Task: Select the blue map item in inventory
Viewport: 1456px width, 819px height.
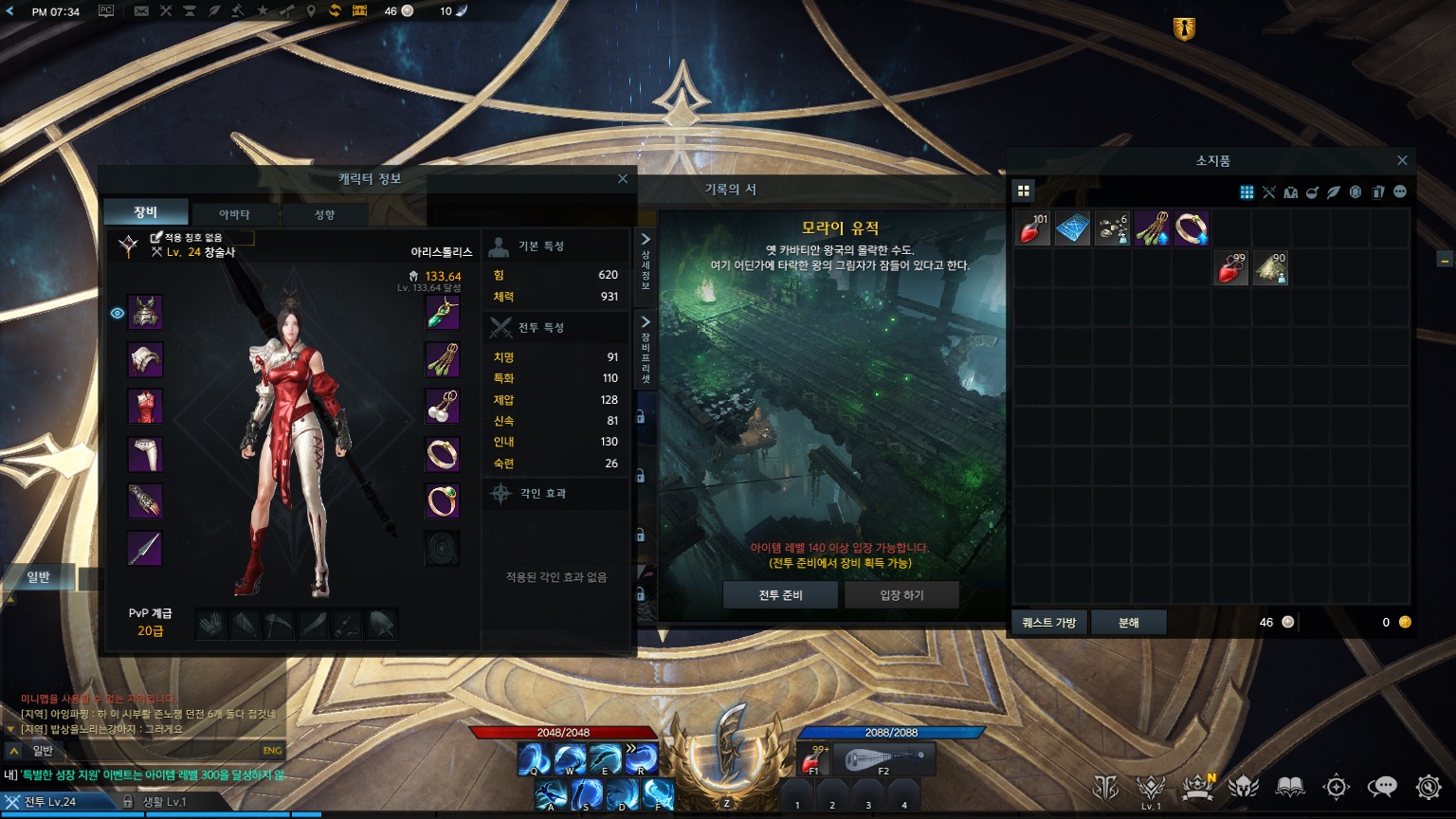Action: pos(1072,228)
